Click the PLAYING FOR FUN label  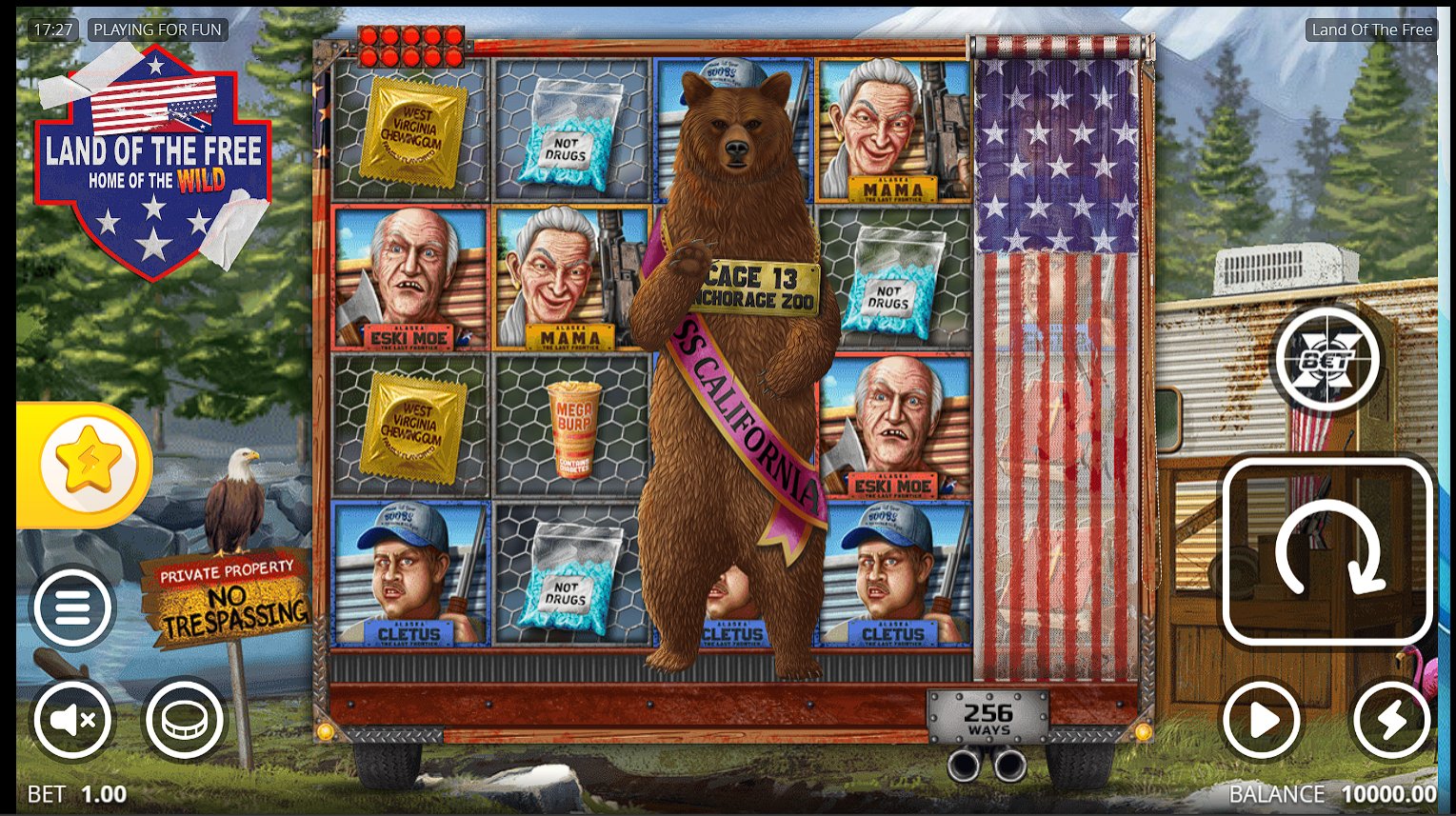(157, 30)
